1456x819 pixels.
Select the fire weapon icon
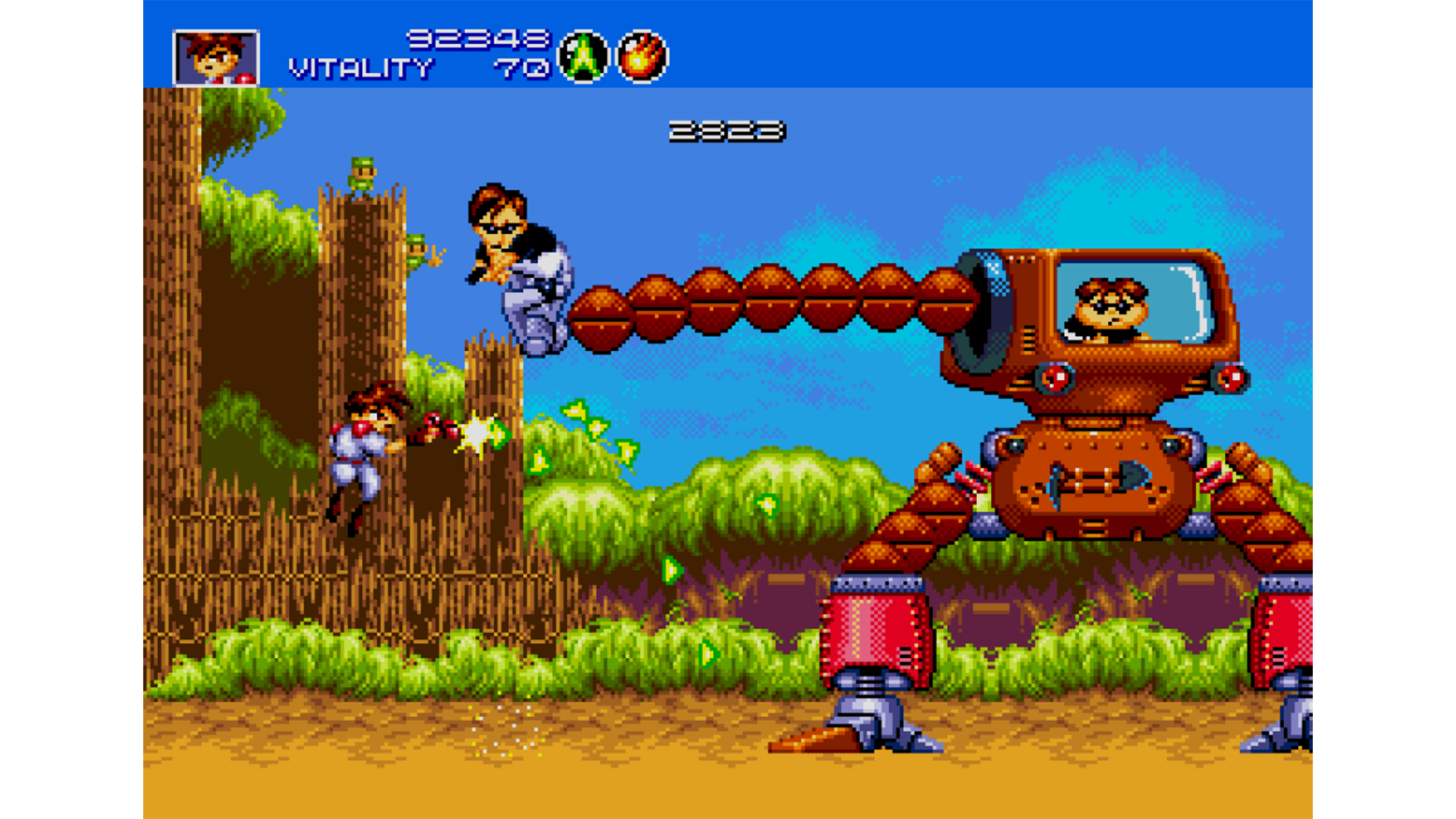642,56
